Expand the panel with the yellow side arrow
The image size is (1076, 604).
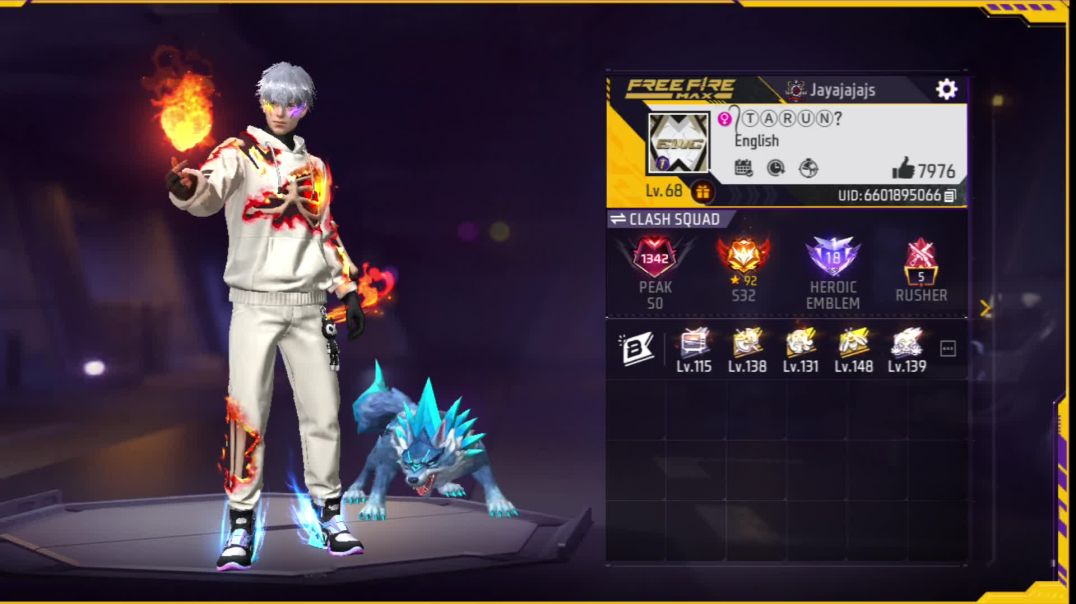[x=985, y=308]
